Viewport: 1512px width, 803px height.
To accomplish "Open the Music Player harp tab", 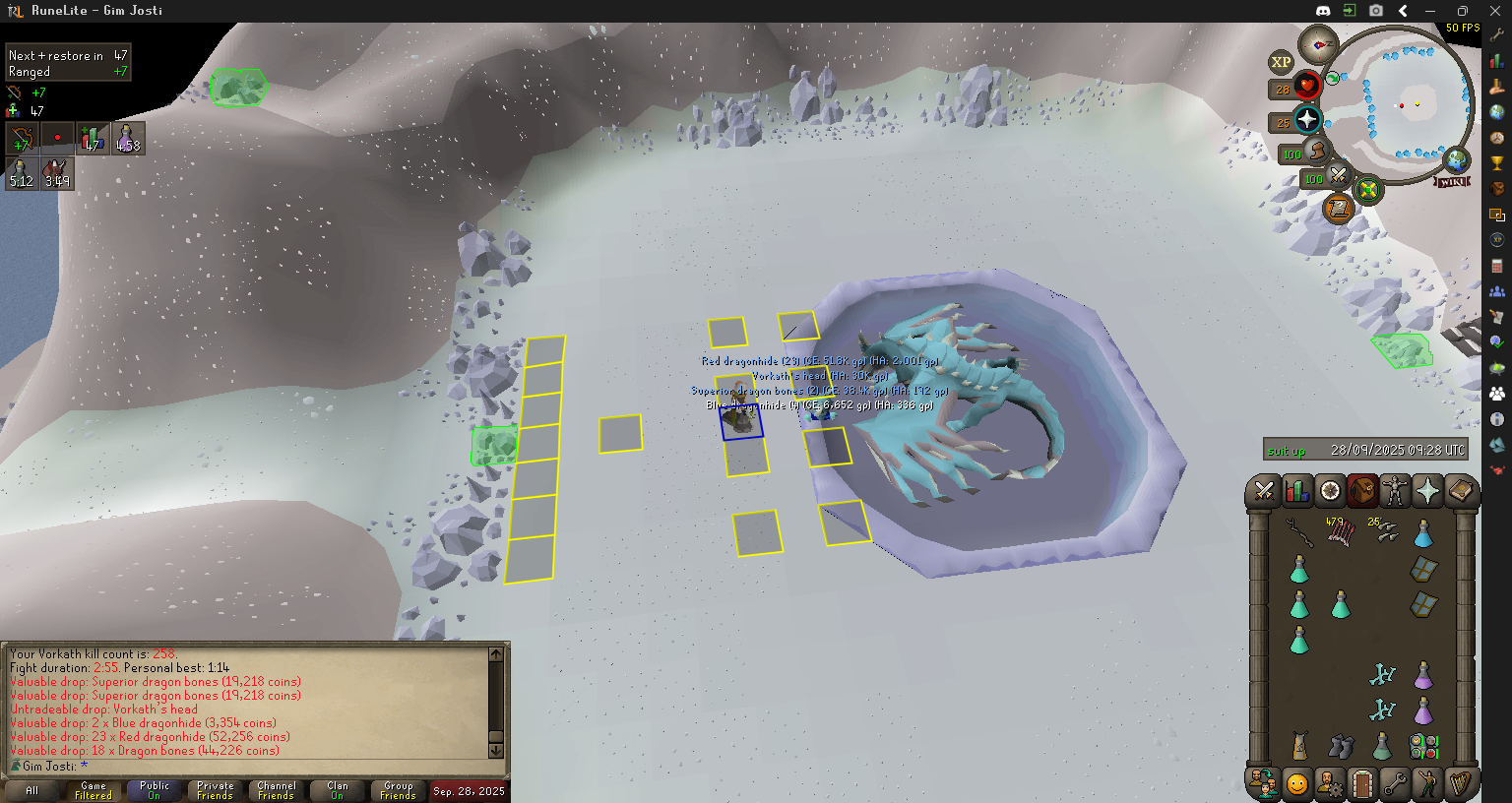I will point(1460,784).
